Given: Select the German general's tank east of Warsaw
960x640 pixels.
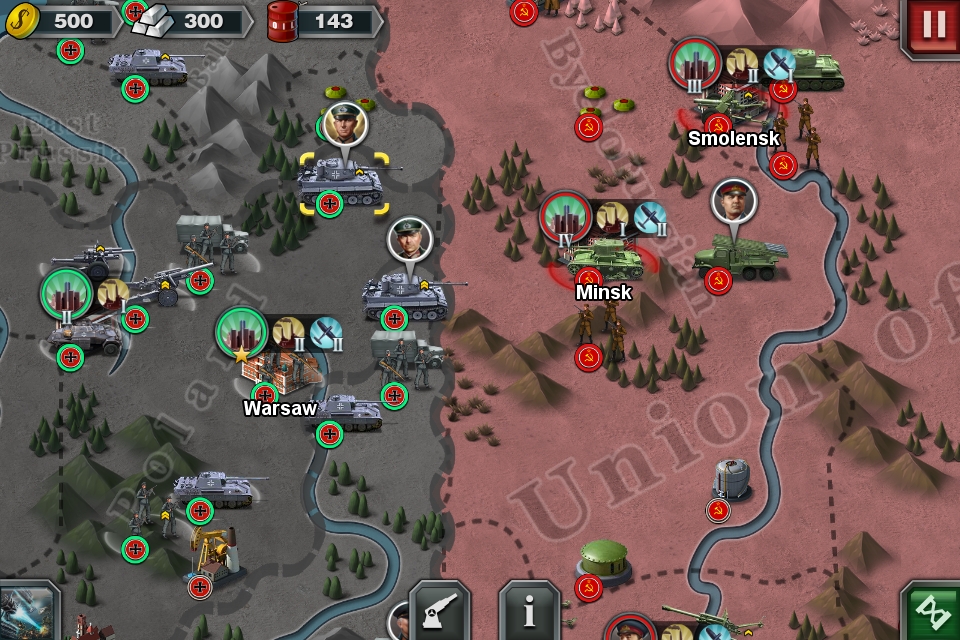Looking at the screenshot, I should click(405, 296).
